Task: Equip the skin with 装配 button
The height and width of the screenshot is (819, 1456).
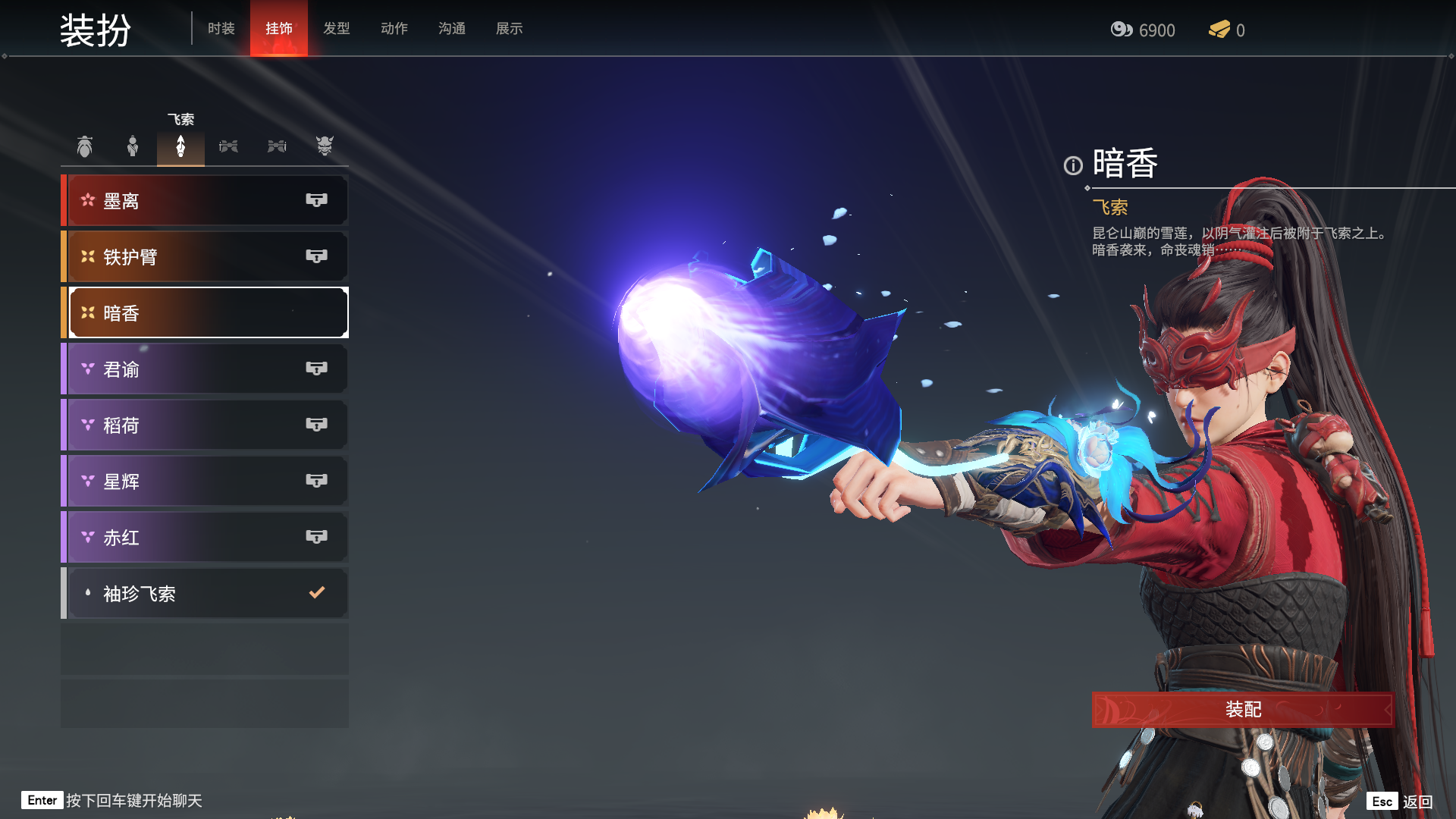Action: (x=1242, y=710)
